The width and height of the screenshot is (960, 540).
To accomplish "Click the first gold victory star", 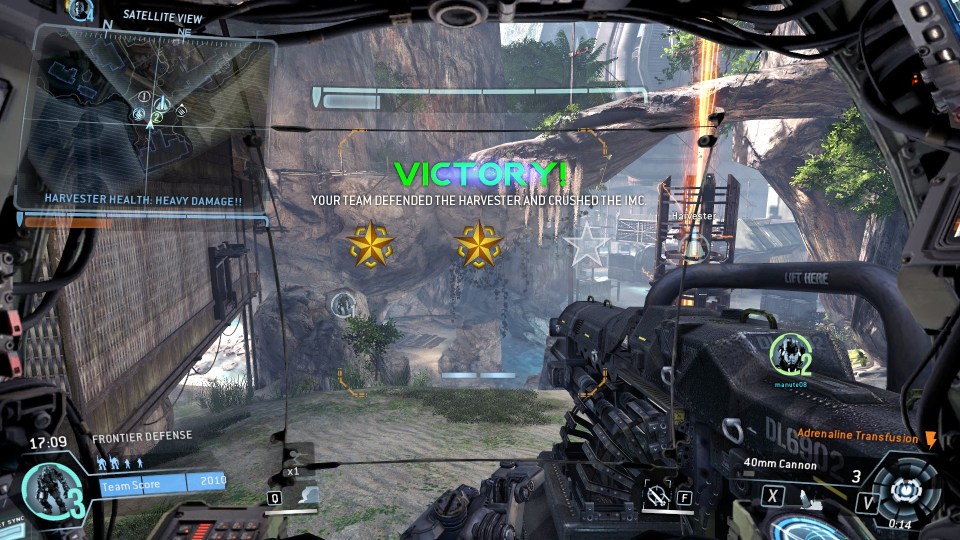I will click(x=369, y=244).
